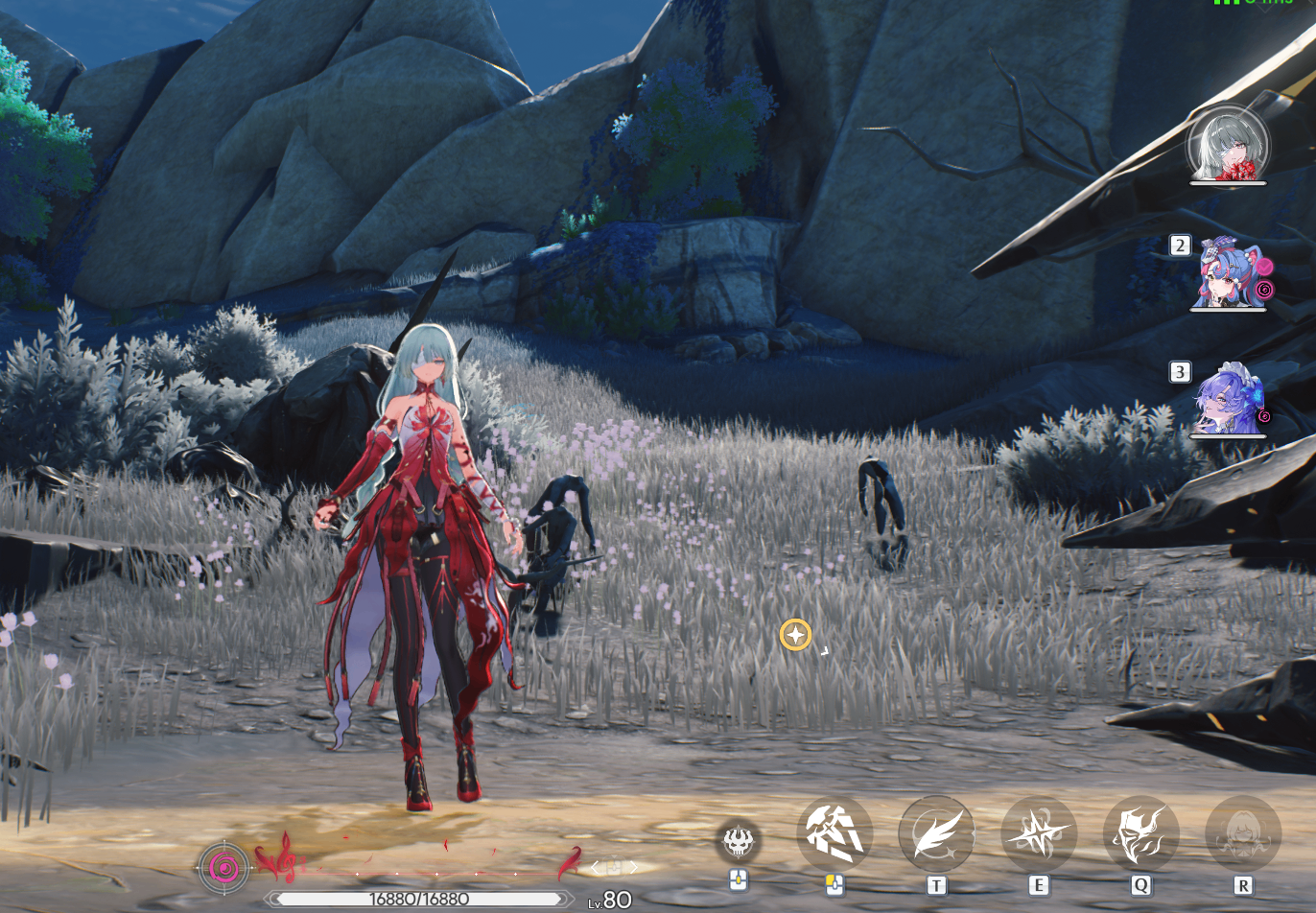Viewport: 1316px width, 913px height.
Task: Cast the flaming mask ultimate skill
Action: click(1140, 832)
